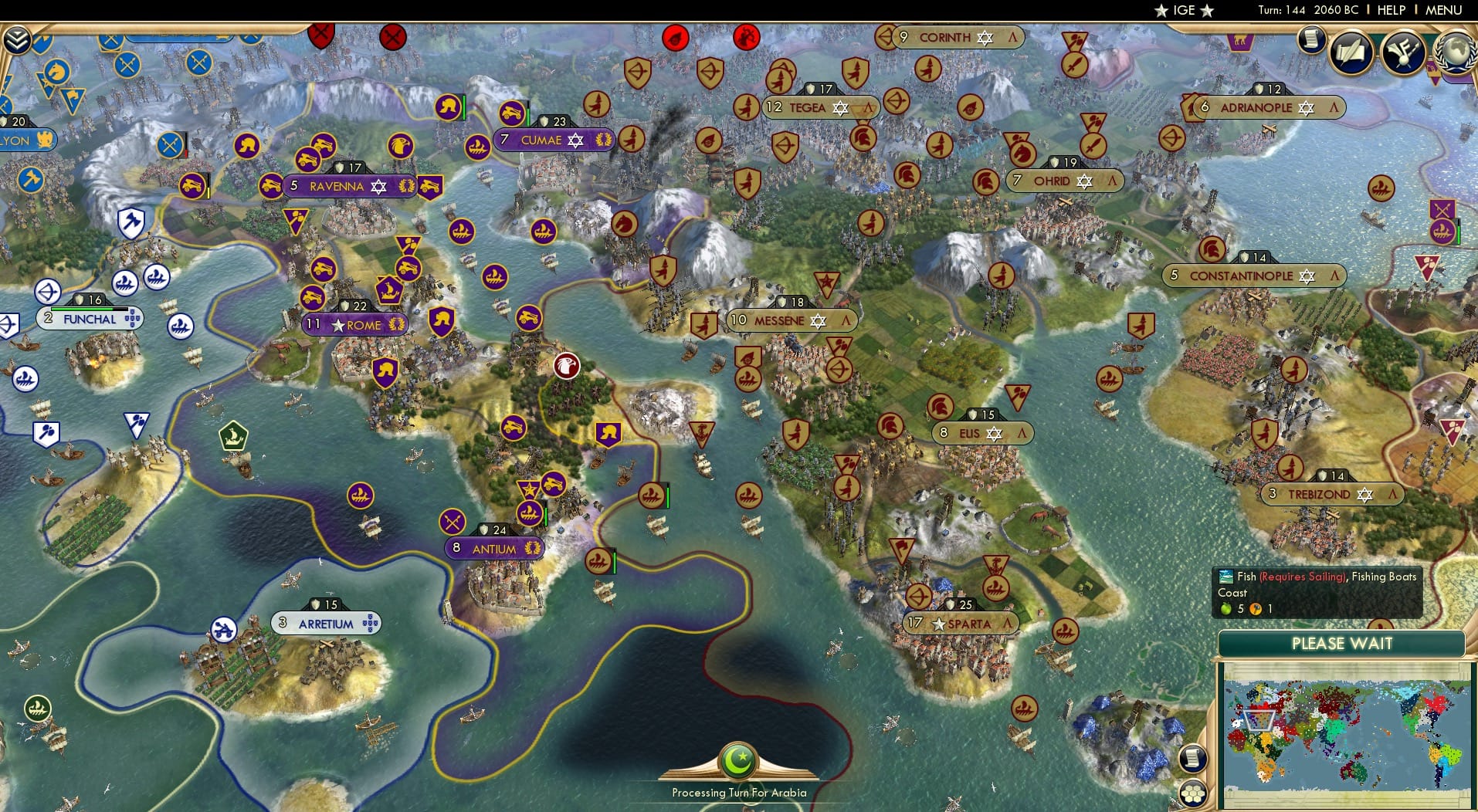This screenshot has width=1478, height=812.
Task: Select the Constantinople city banner
Action: pyautogui.click(x=1253, y=276)
